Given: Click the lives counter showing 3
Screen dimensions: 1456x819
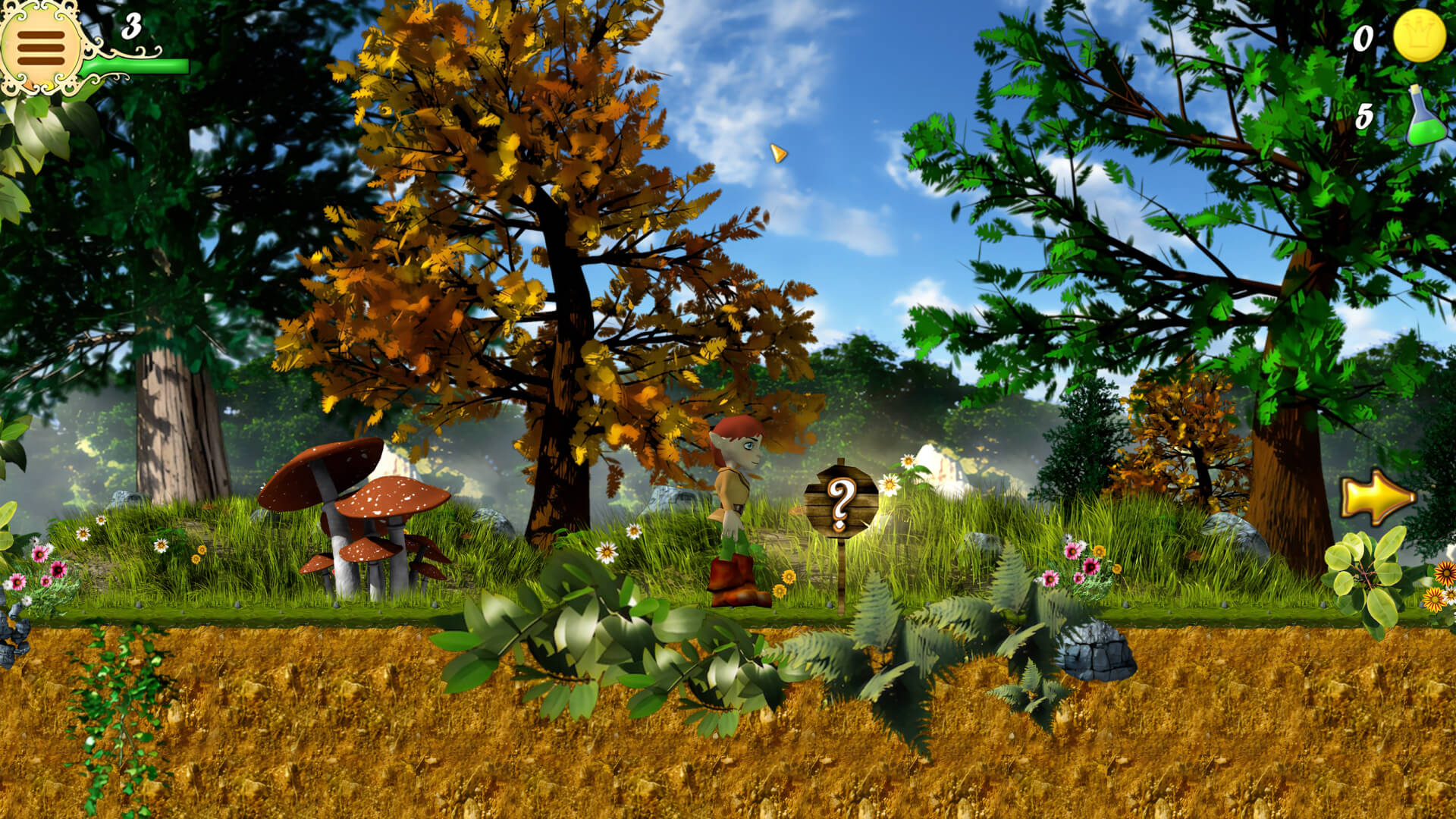Looking at the screenshot, I should tap(130, 27).
